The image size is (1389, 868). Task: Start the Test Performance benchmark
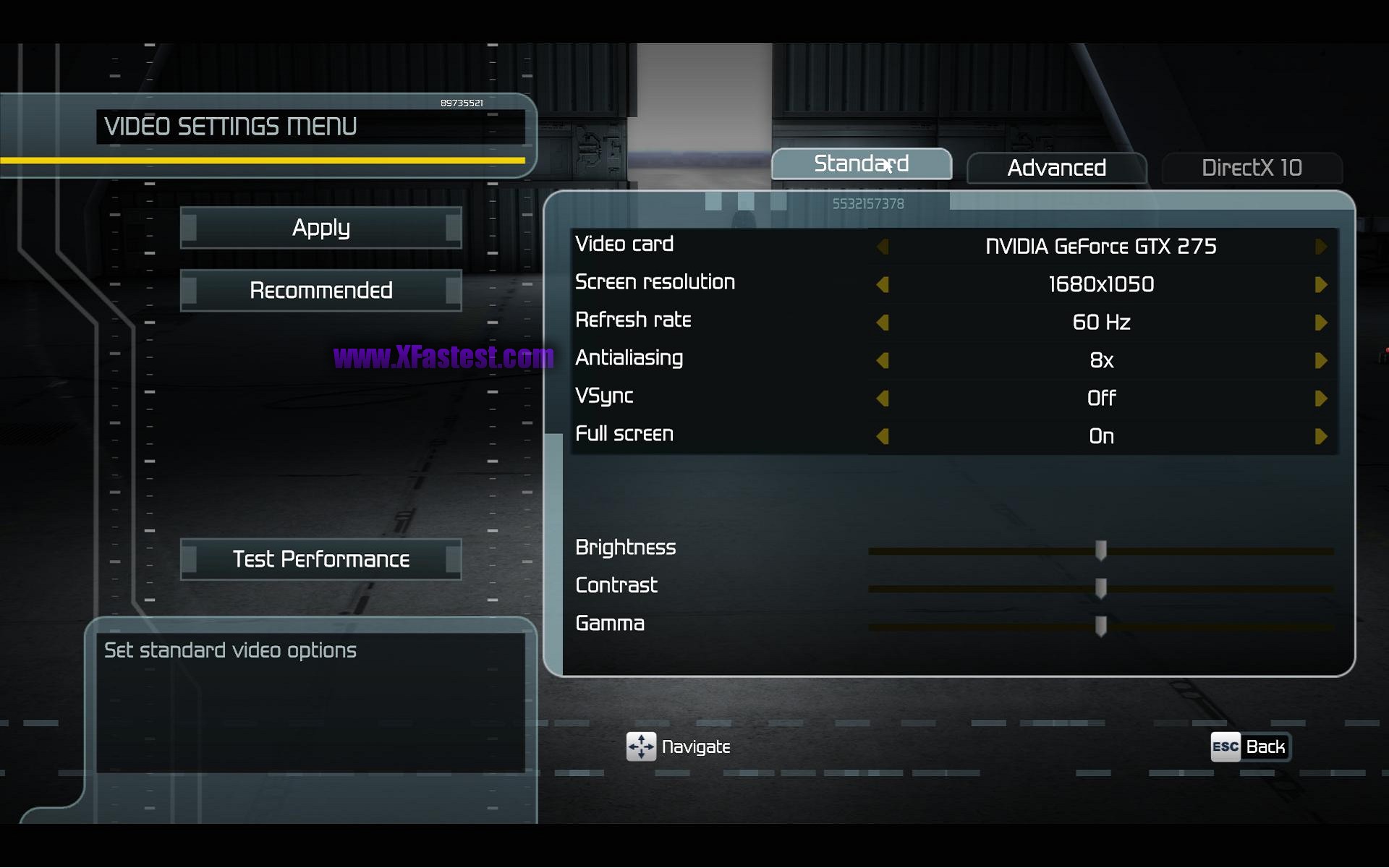[x=320, y=559]
